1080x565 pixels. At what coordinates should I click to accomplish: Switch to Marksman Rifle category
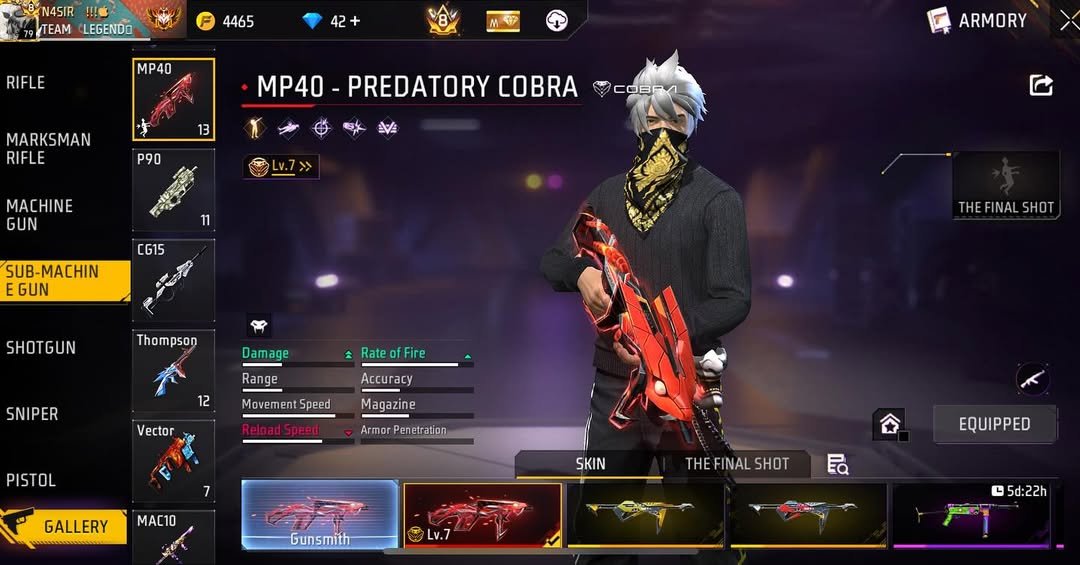(x=48, y=149)
